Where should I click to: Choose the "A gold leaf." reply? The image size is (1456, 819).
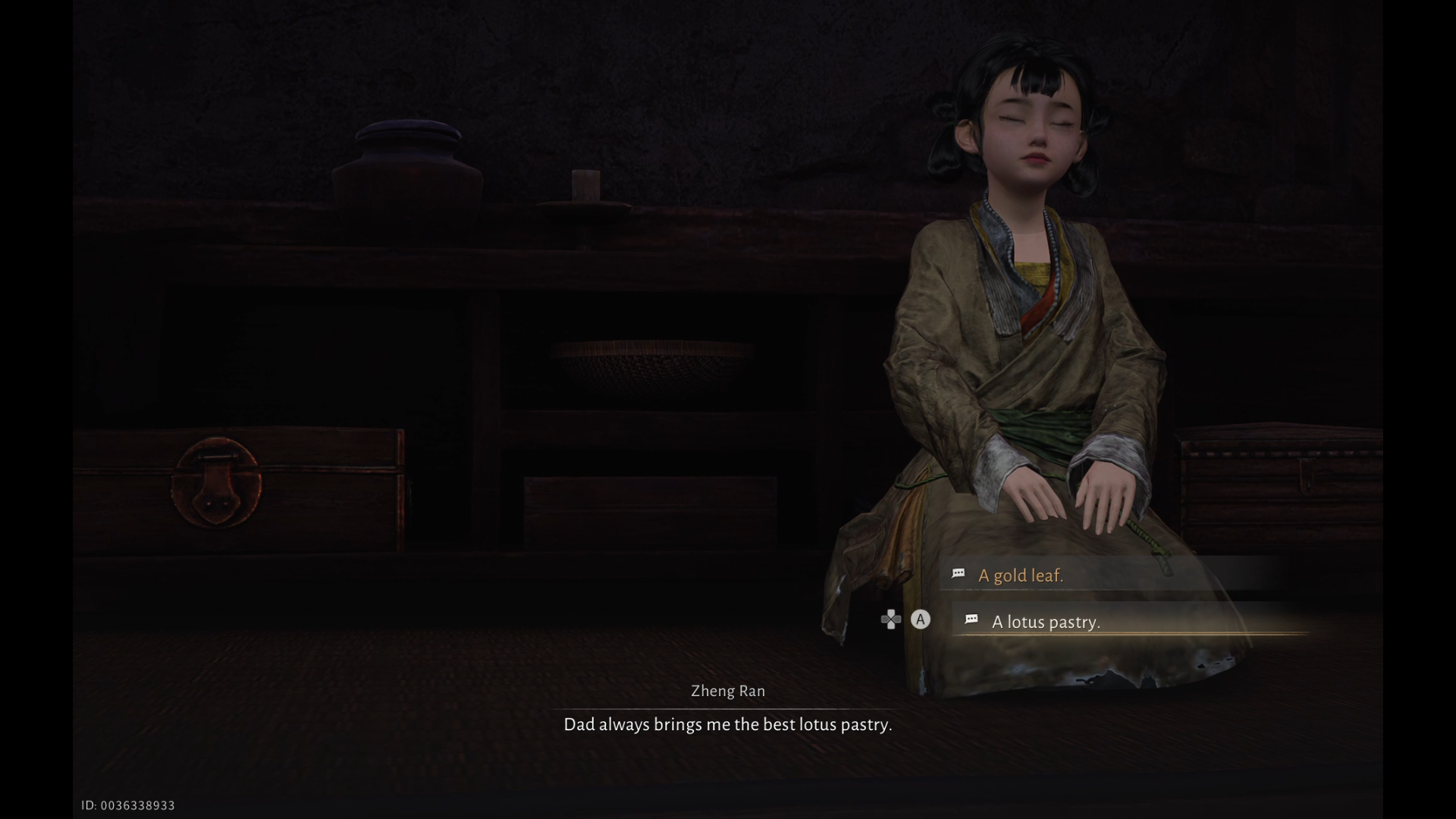[1020, 576]
